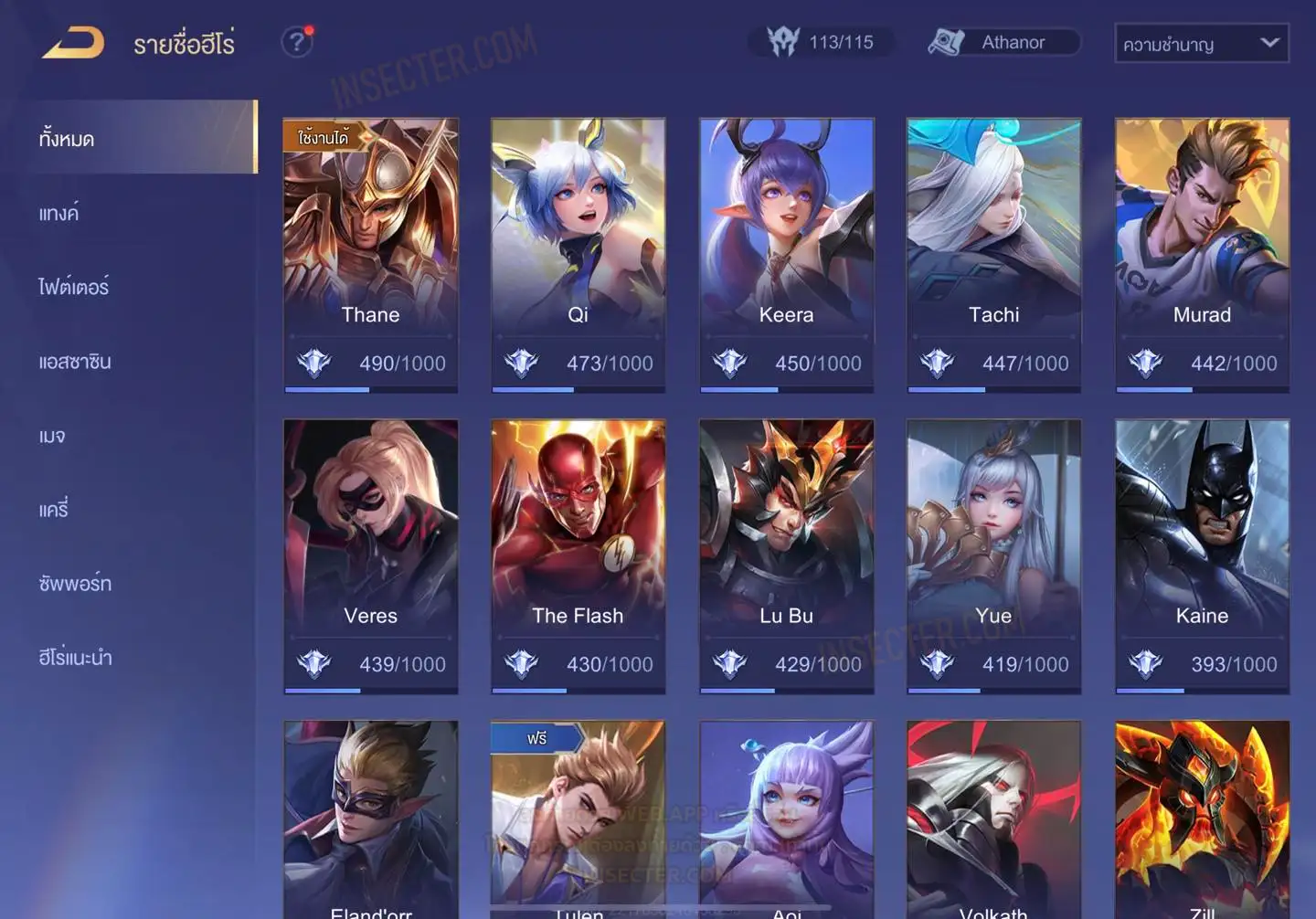This screenshot has height=919, width=1316.
Task: Open the ฮีโร่แนะนำ tab
Action: coord(76,657)
